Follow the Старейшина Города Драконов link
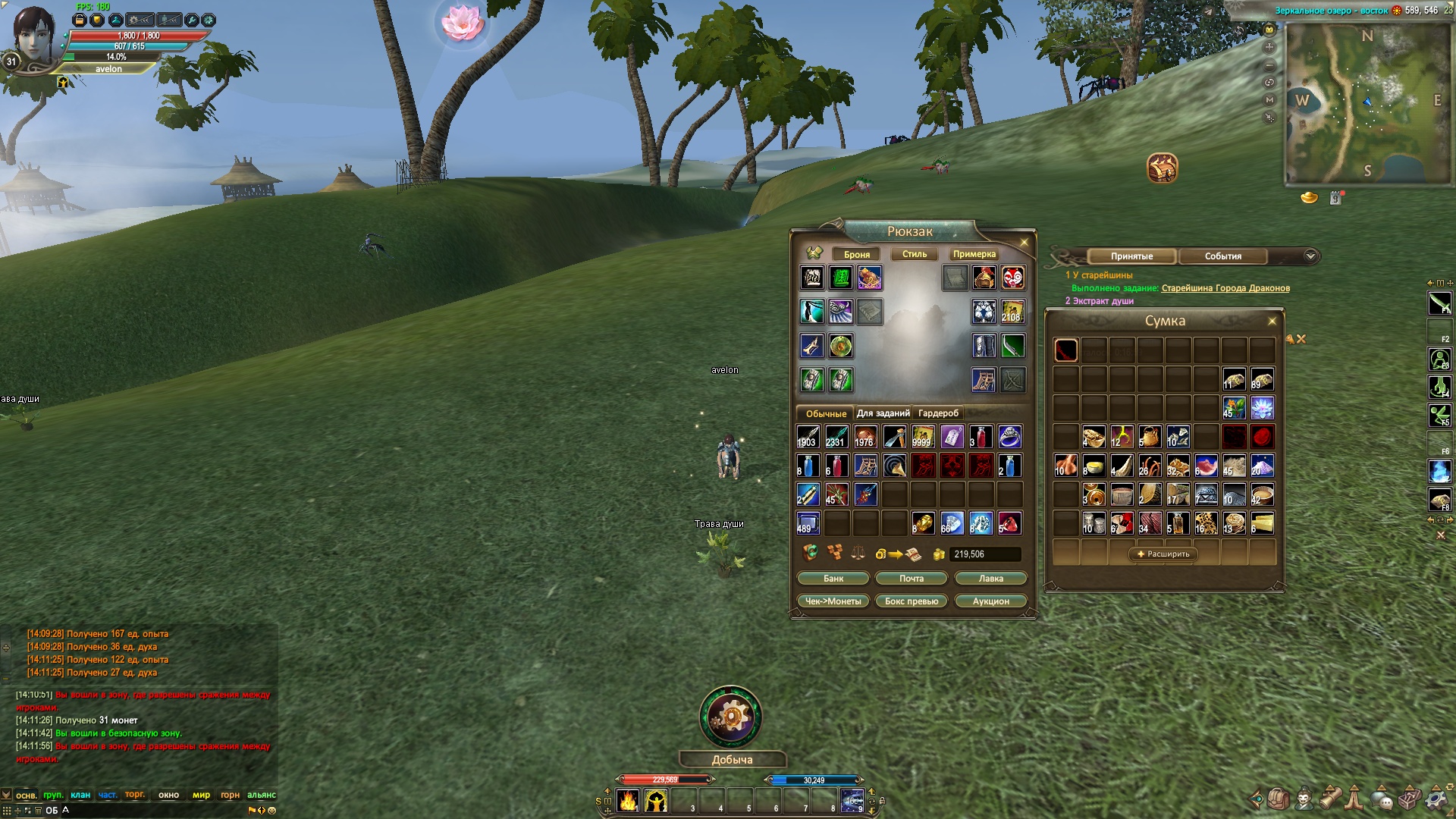The width and height of the screenshot is (1456, 819). (x=1225, y=288)
